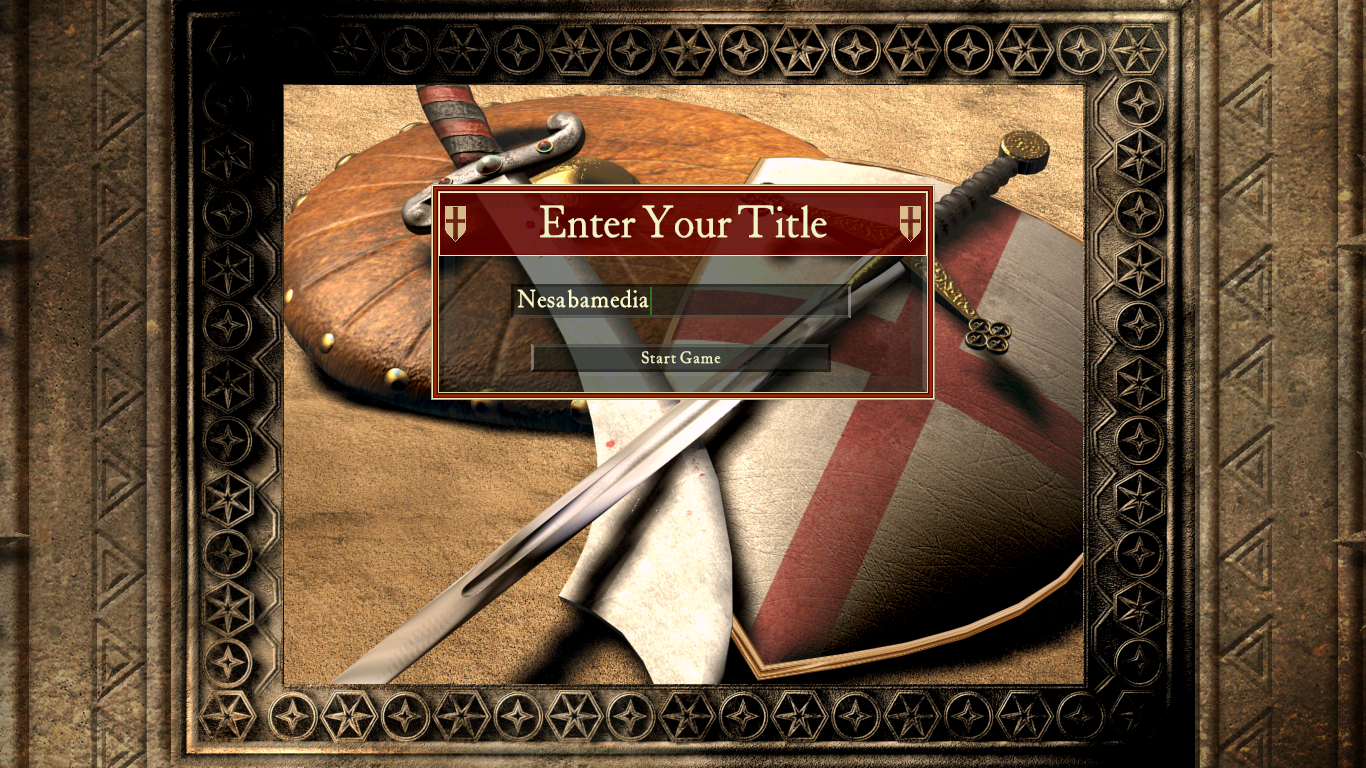Focus the title text field containing Nesabamedia

680,300
